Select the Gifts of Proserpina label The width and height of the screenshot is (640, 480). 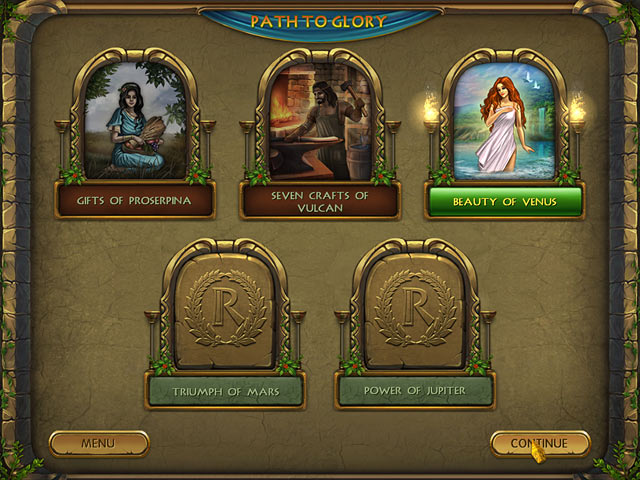click(x=135, y=201)
